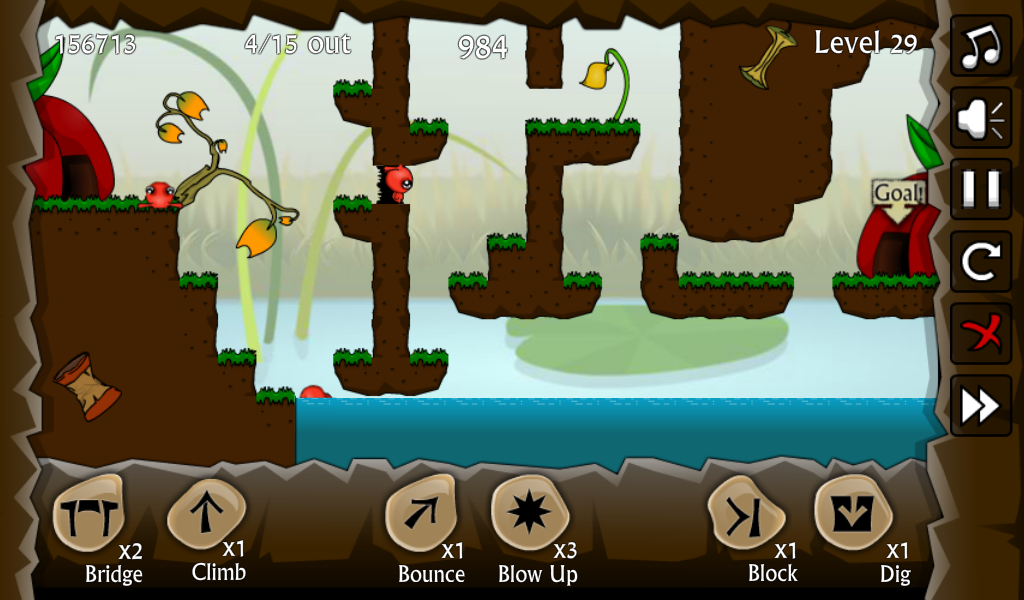Toggle the music note button
Viewport: 1024px width, 600px height.
(980, 46)
